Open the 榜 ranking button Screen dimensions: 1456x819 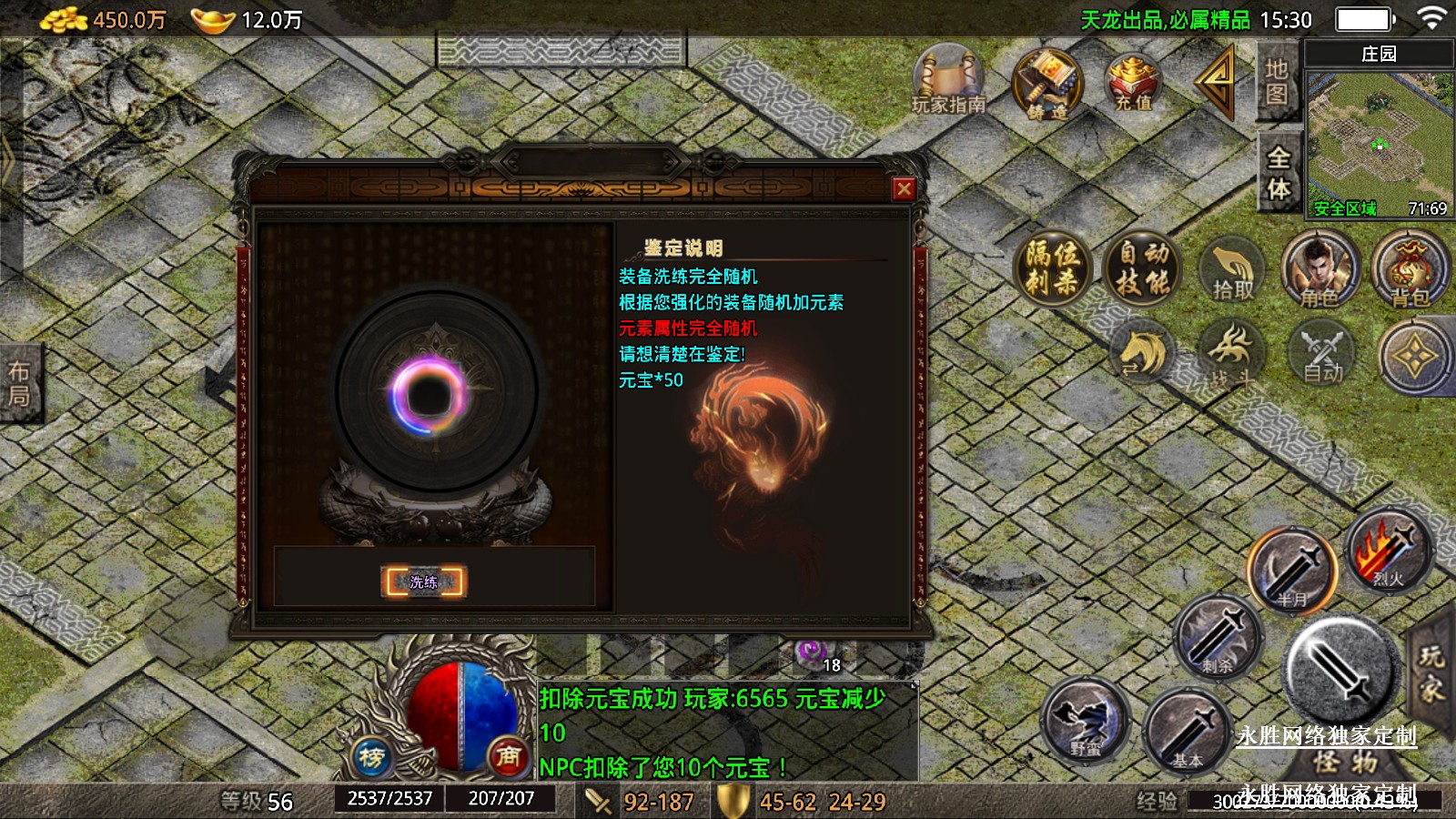(x=371, y=755)
